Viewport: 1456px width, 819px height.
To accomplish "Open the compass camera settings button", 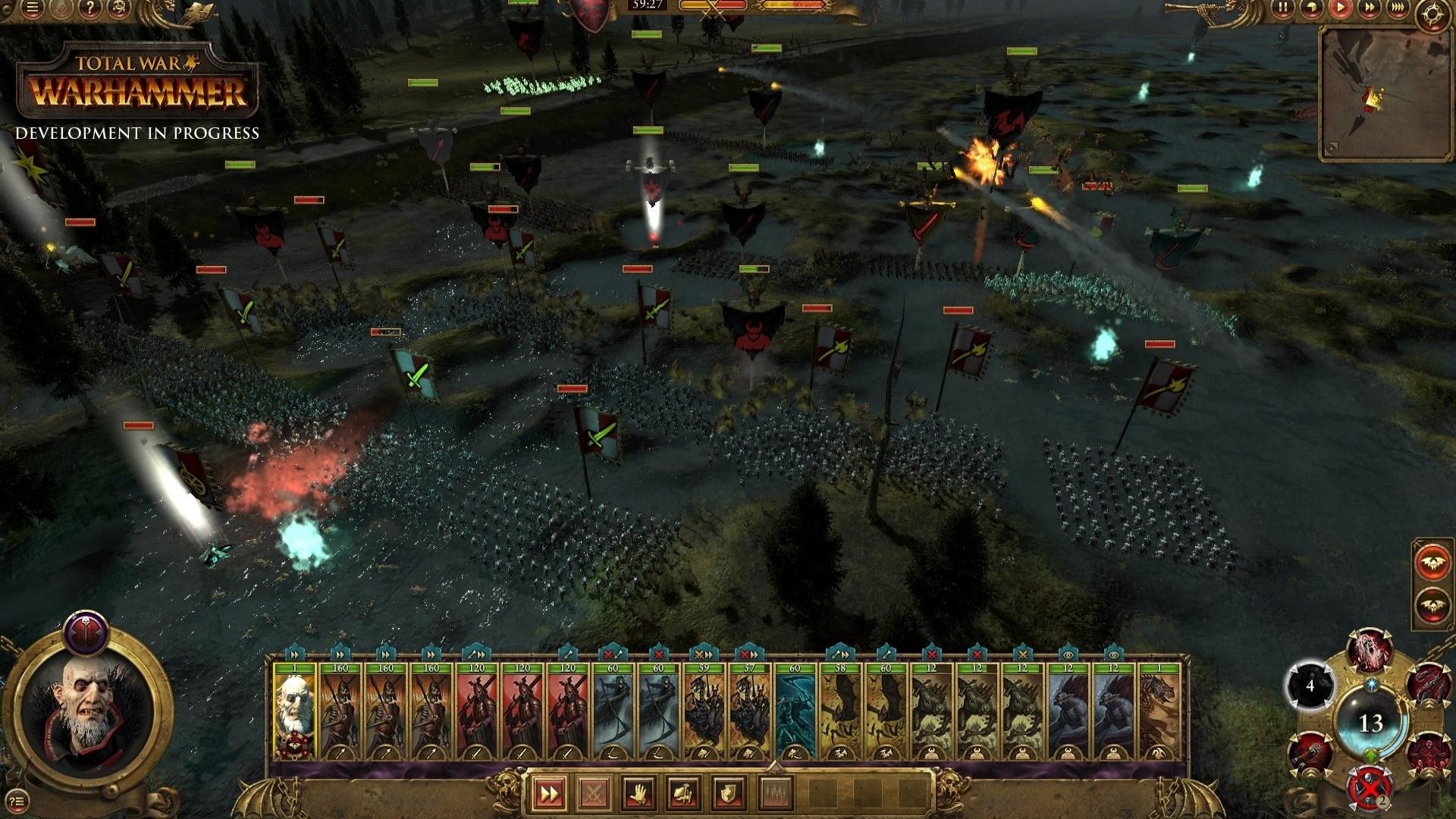I will point(1432,15).
